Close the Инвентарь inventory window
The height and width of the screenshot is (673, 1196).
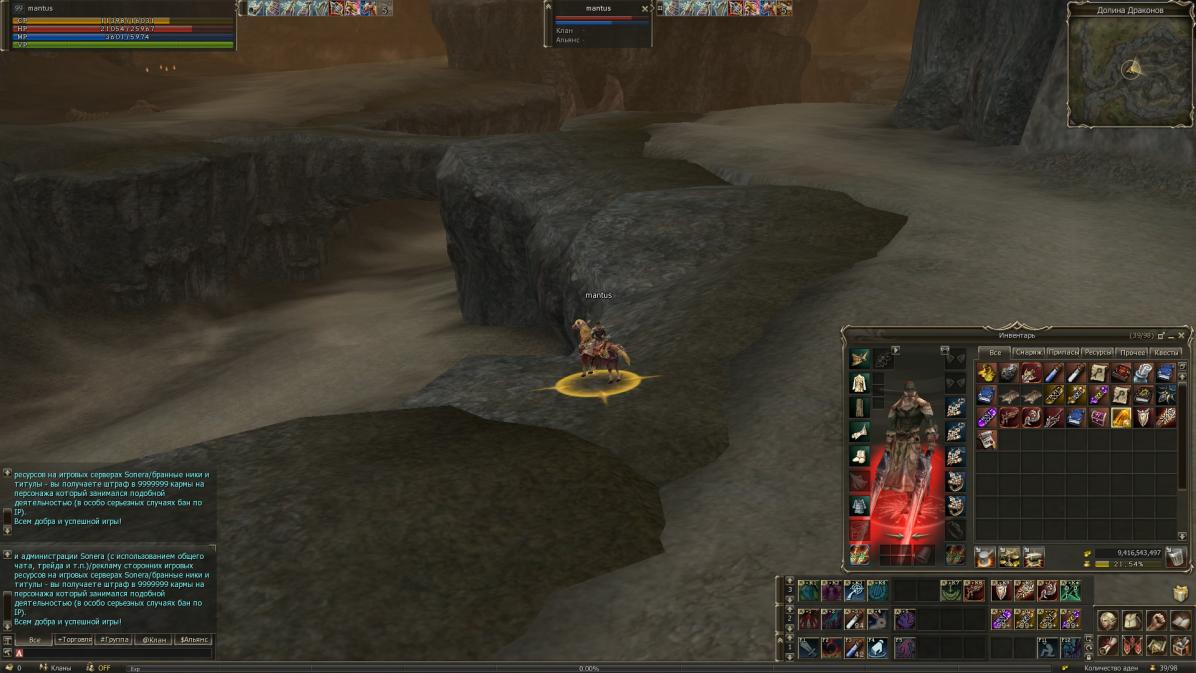pyautogui.click(x=1182, y=336)
